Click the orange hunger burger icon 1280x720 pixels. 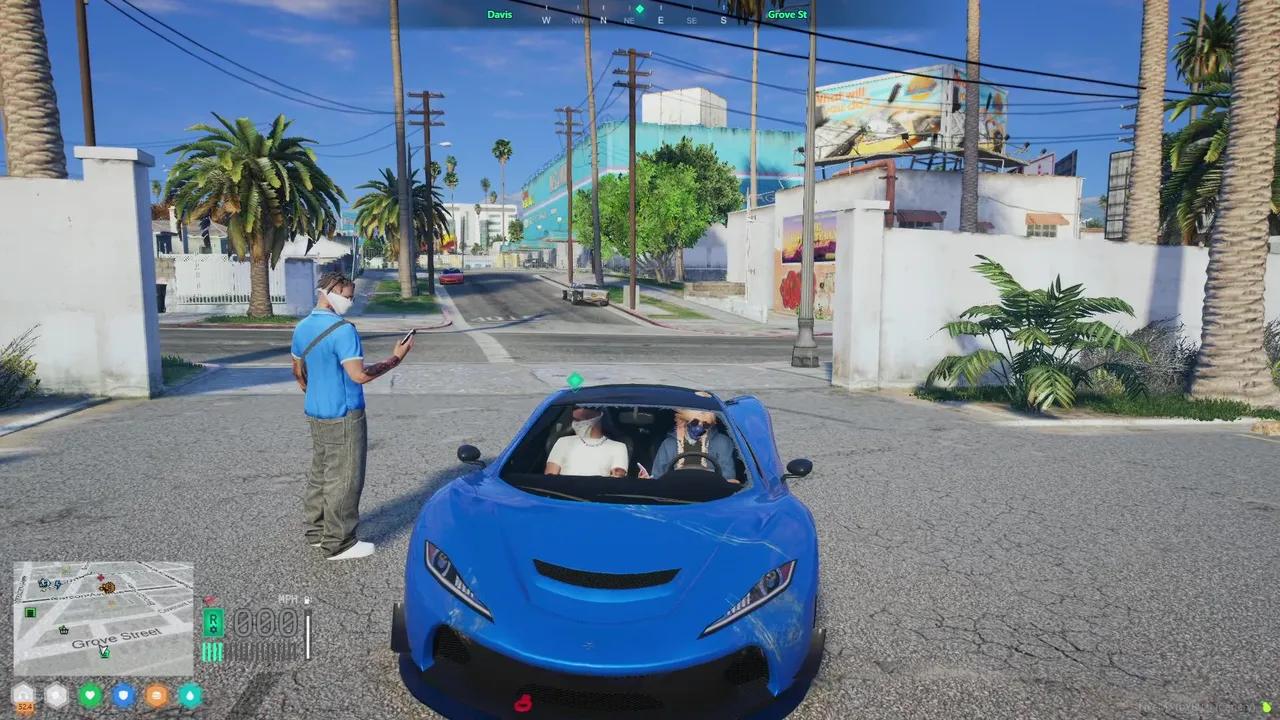point(156,695)
